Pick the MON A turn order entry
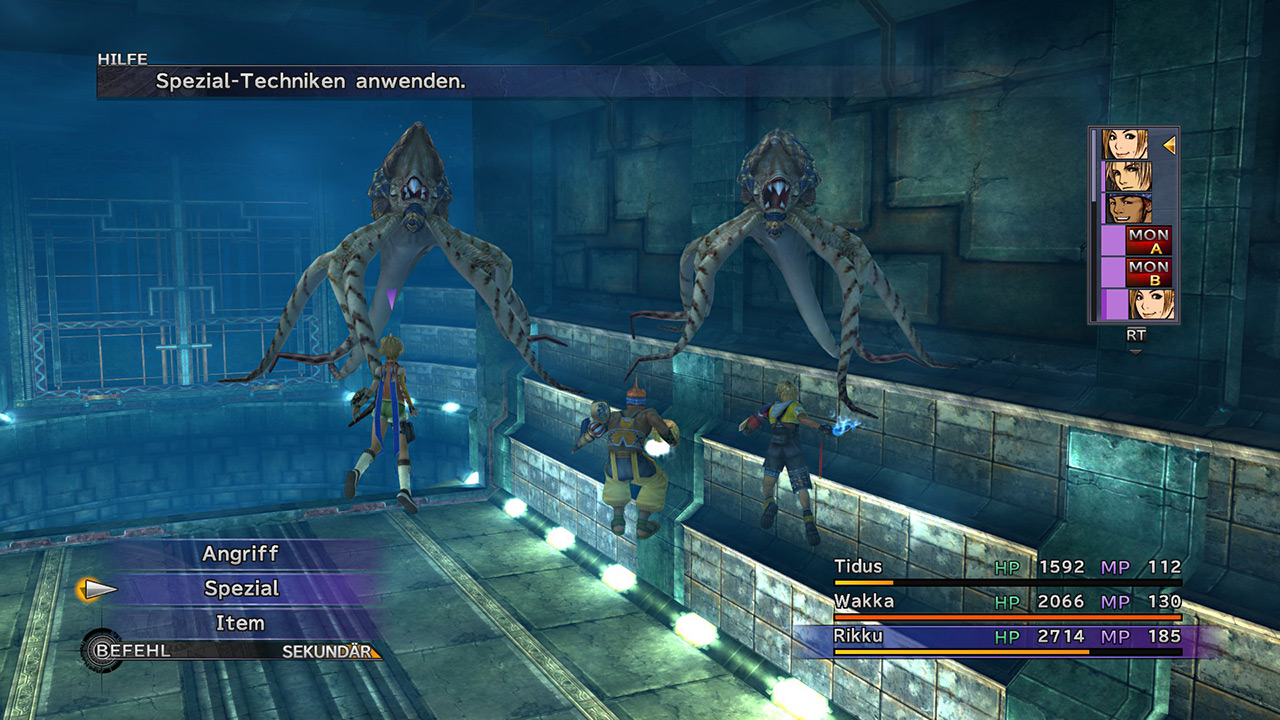This screenshot has width=1280, height=720. pos(1148,240)
